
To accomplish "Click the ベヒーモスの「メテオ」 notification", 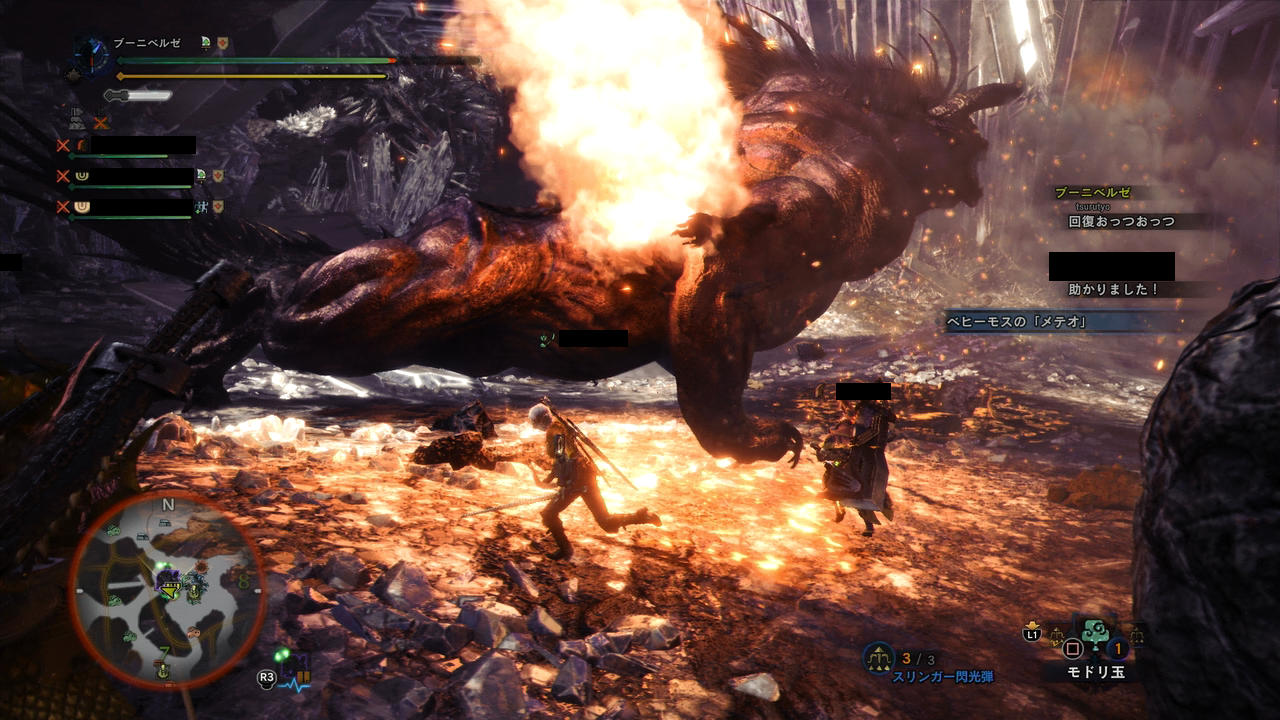I will coord(1016,322).
